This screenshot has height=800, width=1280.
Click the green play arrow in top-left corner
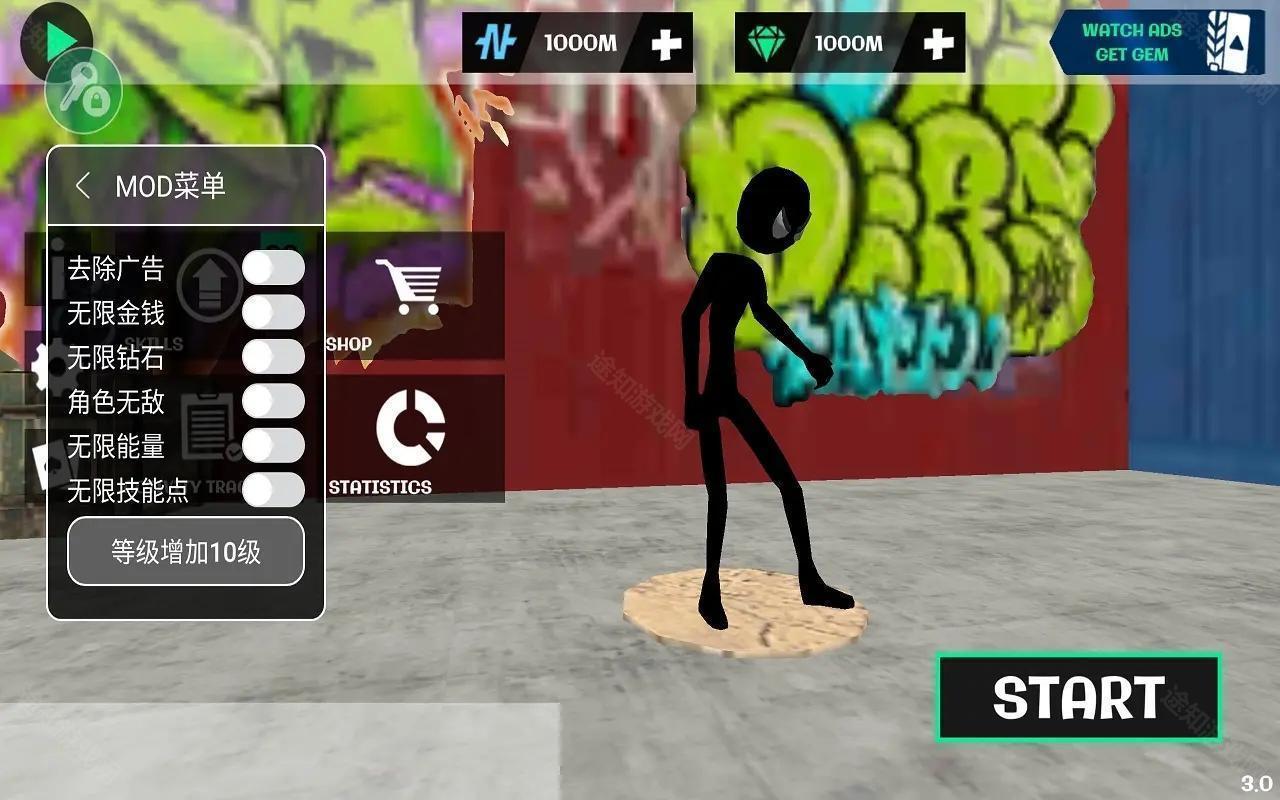pos(60,38)
